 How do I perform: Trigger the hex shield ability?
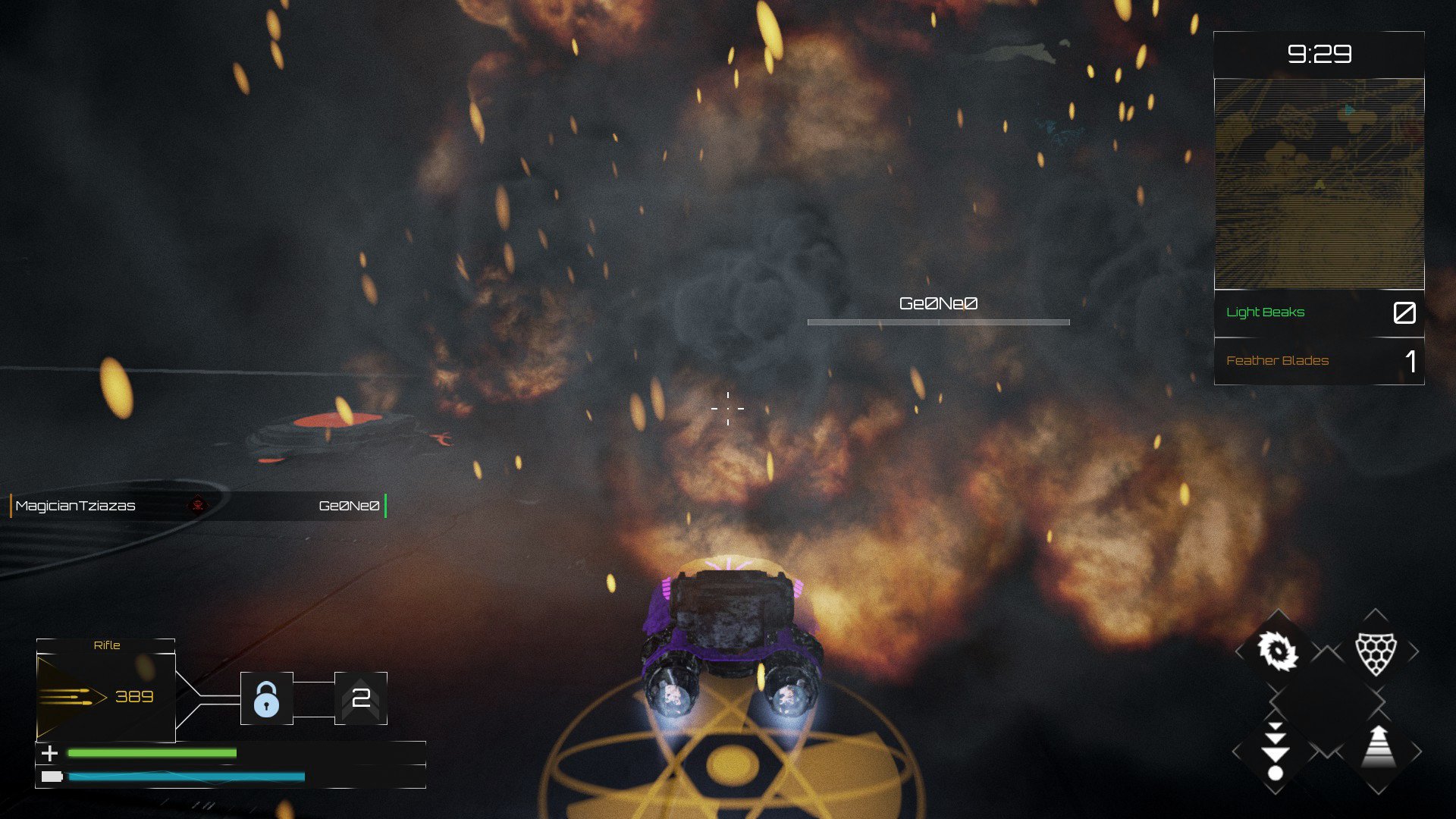(x=1377, y=654)
